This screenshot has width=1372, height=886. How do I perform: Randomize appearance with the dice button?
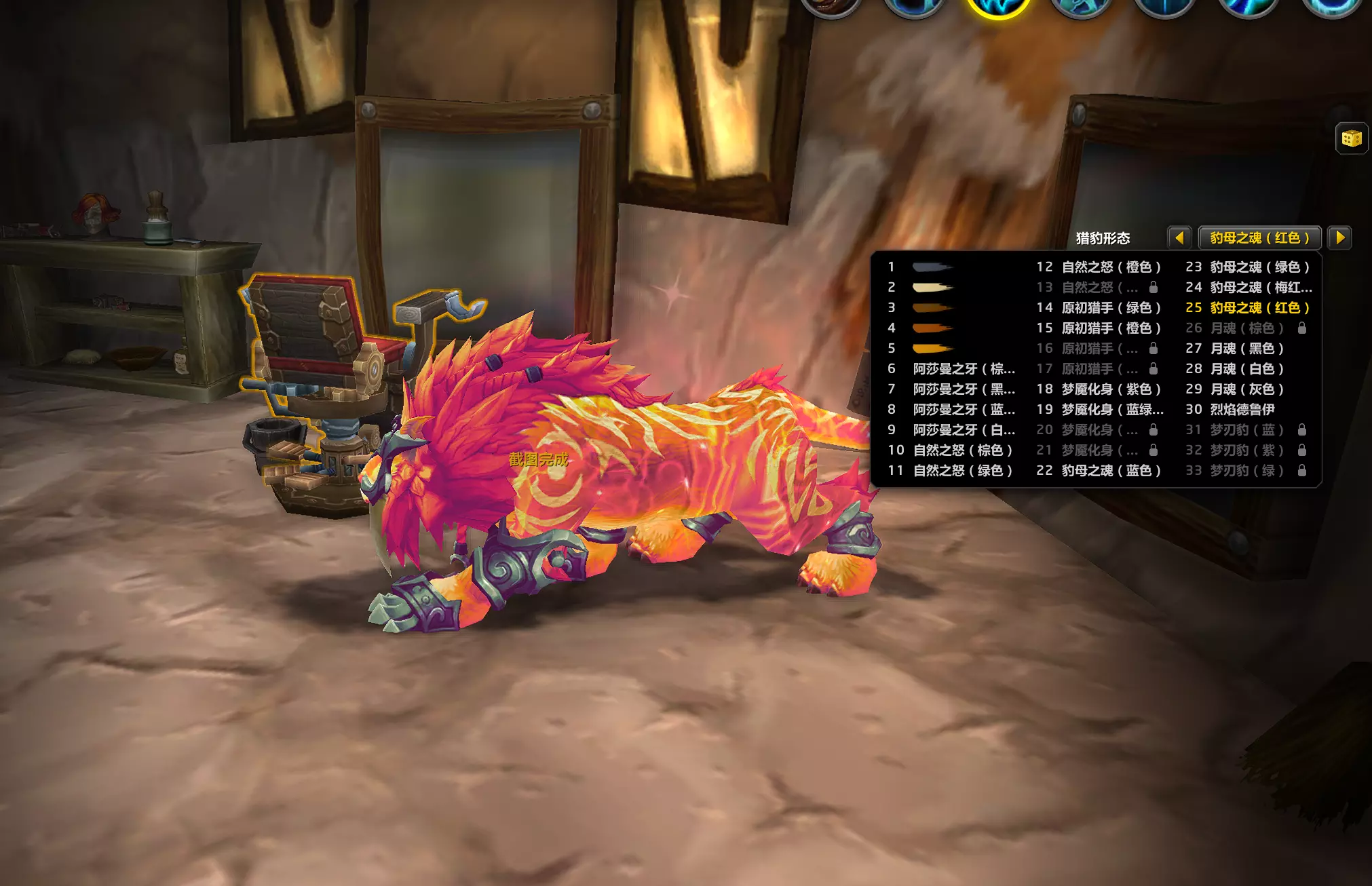click(x=1351, y=139)
